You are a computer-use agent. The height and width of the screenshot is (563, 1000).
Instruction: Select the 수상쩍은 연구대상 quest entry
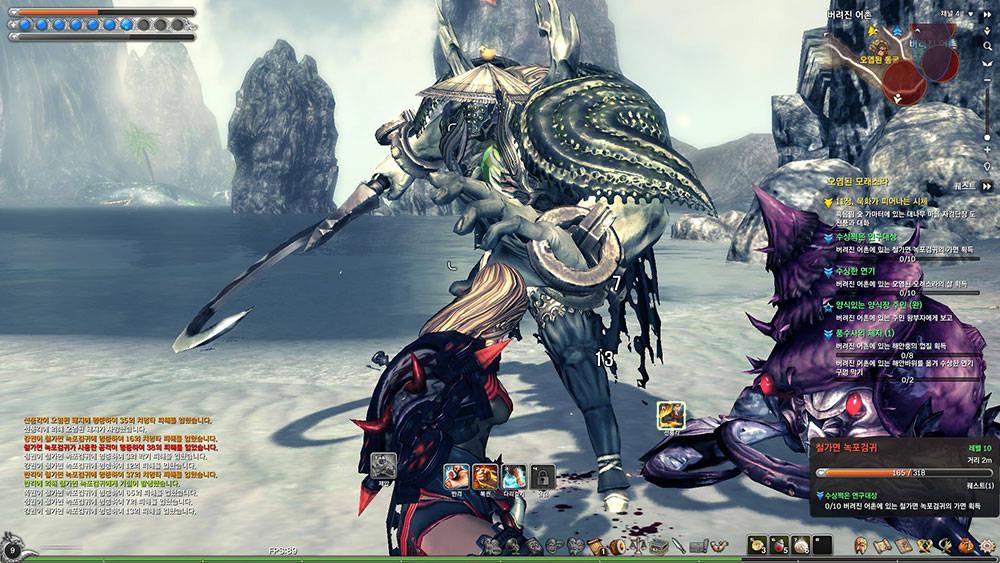[868, 237]
